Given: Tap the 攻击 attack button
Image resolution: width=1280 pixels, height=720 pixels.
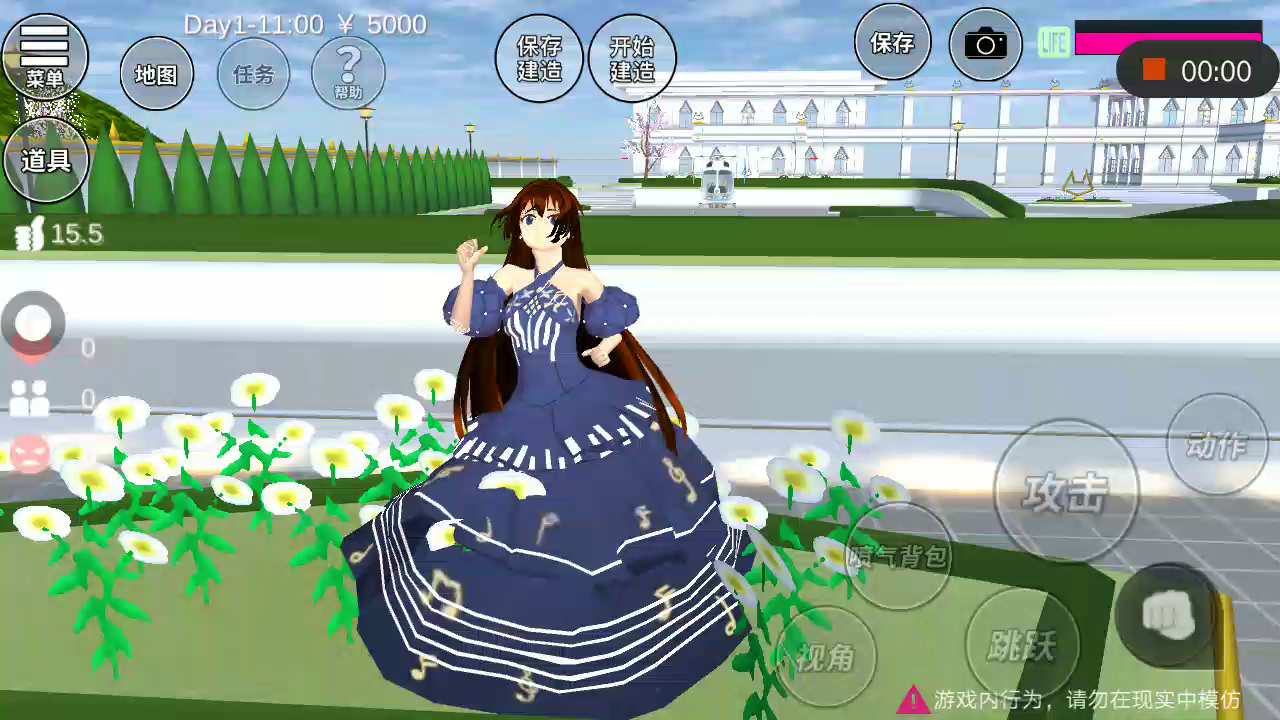Looking at the screenshot, I should tap(1066, 491).
